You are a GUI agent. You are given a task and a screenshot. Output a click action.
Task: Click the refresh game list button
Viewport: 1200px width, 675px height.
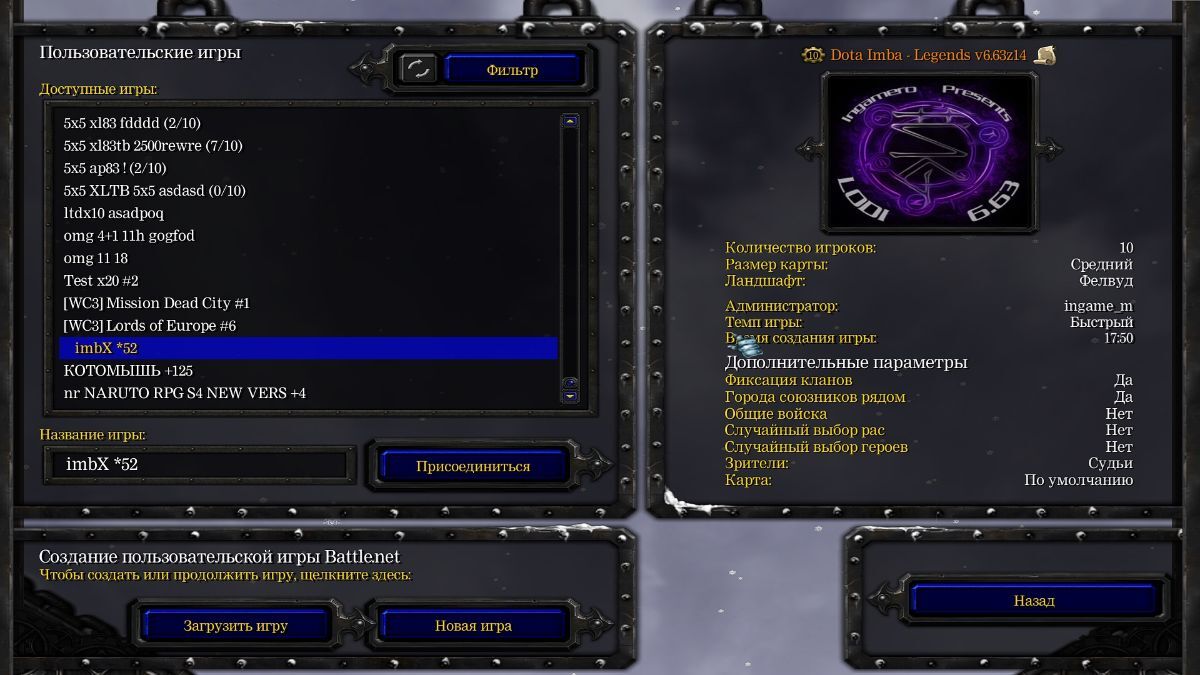tap(418, 69)
